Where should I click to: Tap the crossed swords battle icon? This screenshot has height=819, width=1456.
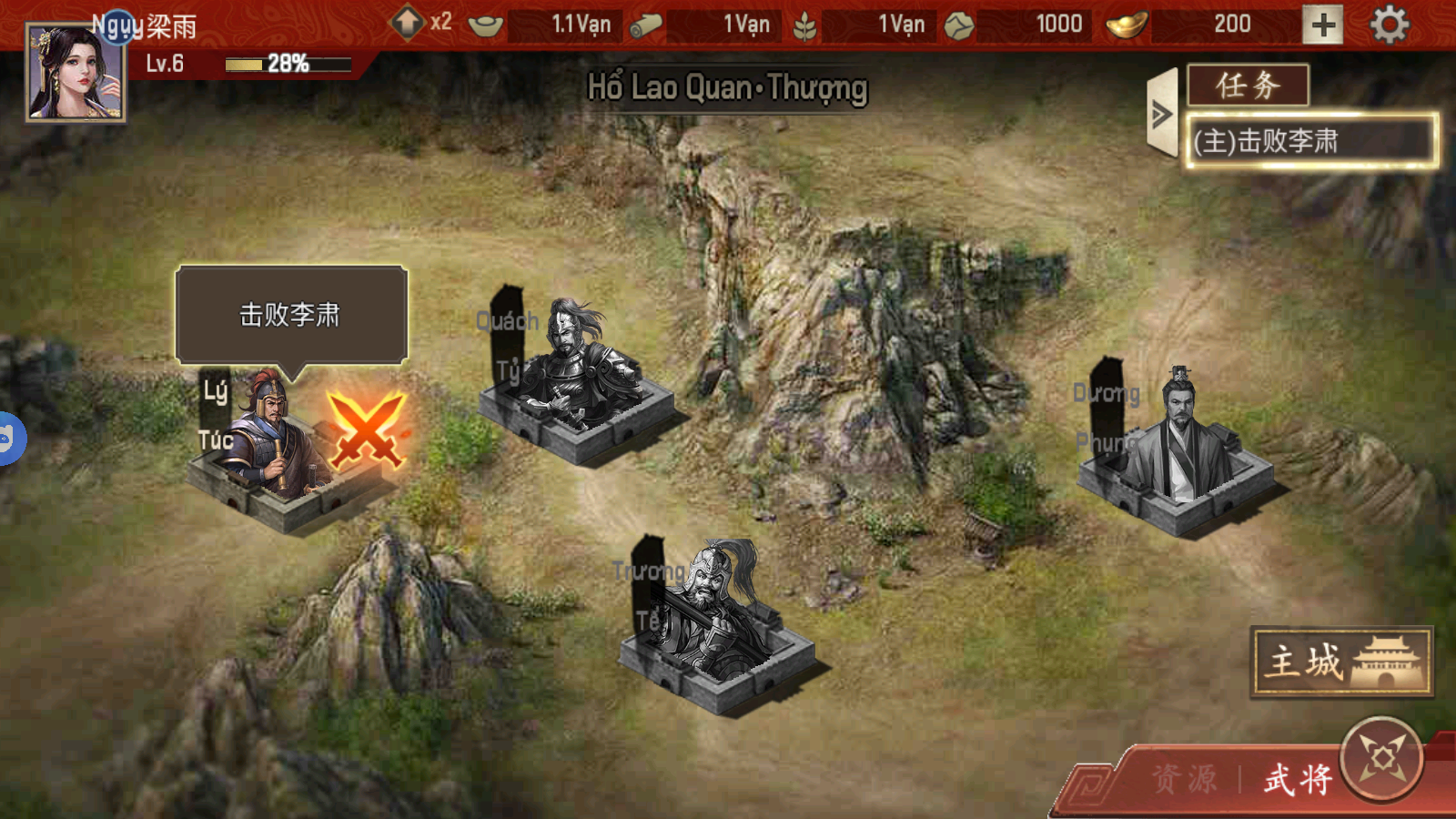(x=366, y=430)
